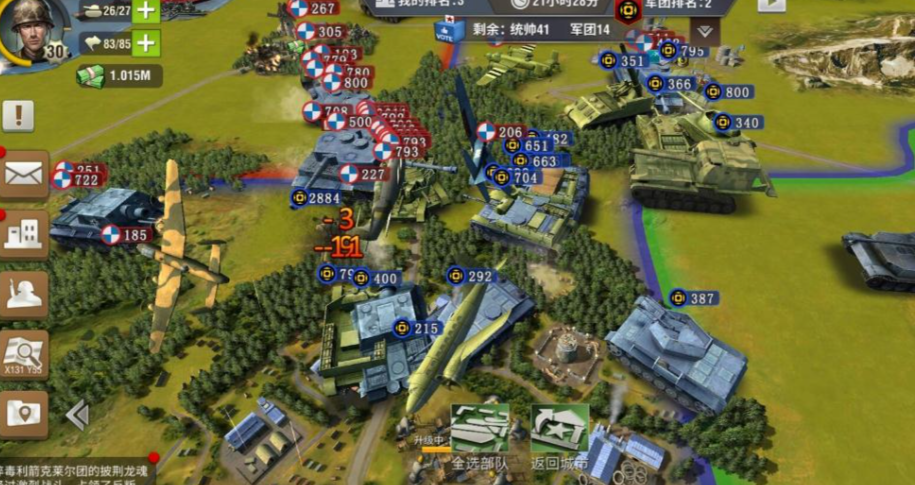Open the exclamation mark alert panel
This screenshot has width=915, height=485.
click(x=18, y=116)
